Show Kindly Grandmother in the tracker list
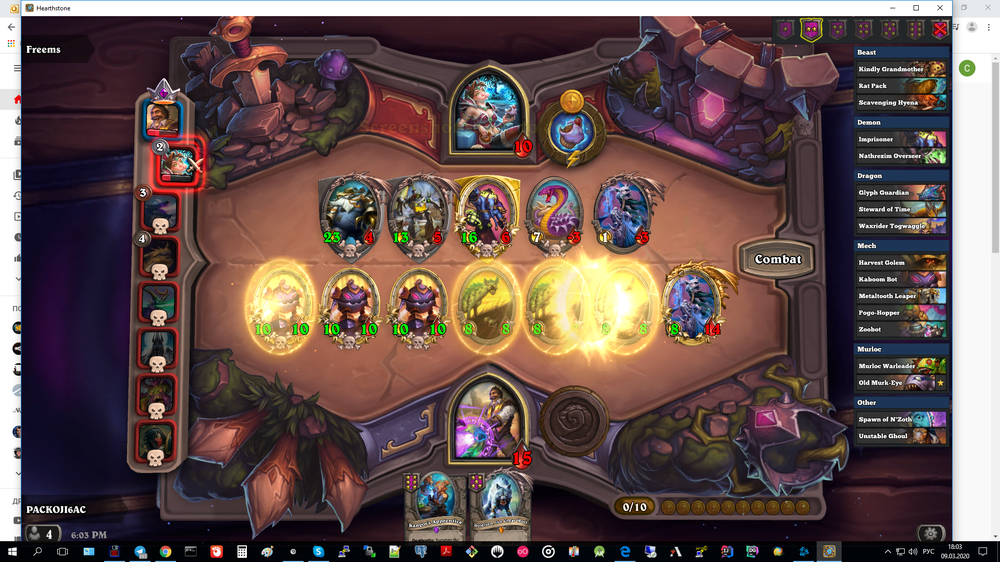The image size is (1000, 562). point(900,69)
